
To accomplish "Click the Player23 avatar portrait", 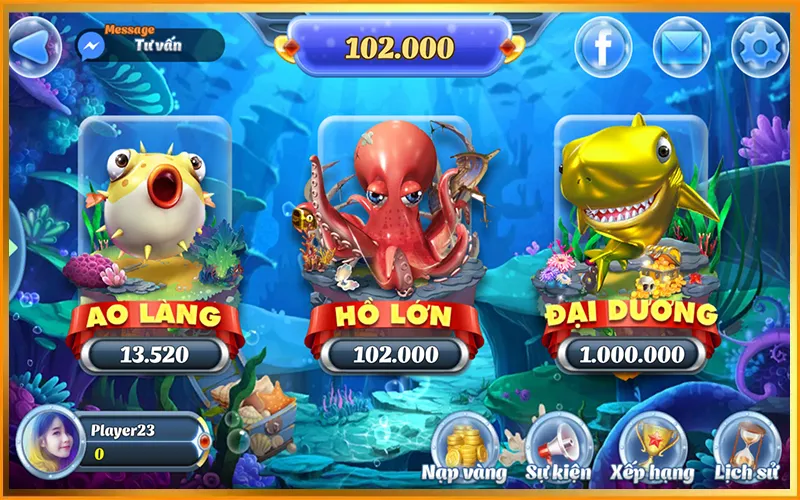I will point(50,440).
